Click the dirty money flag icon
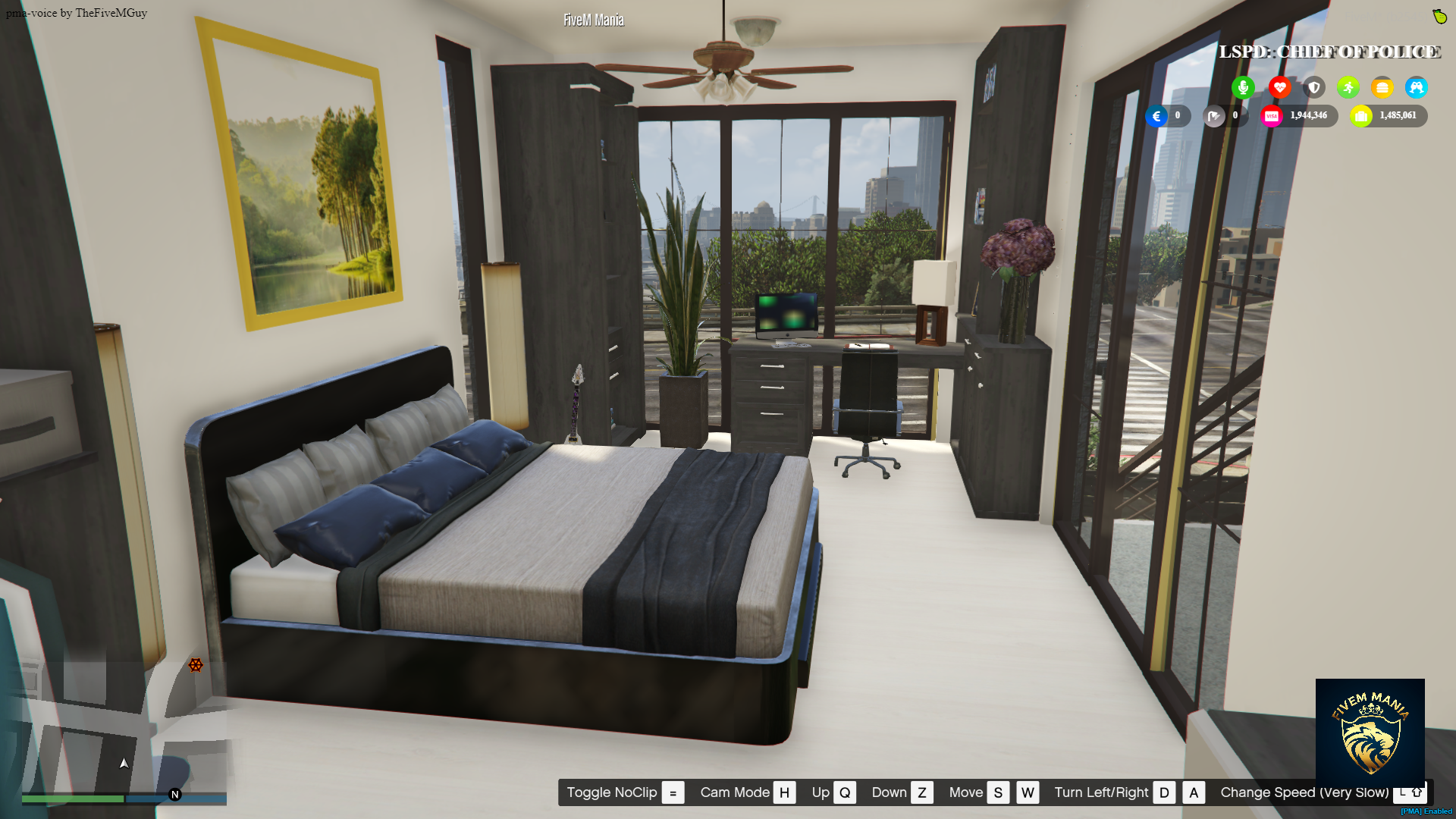 (x=1215, y=116)
